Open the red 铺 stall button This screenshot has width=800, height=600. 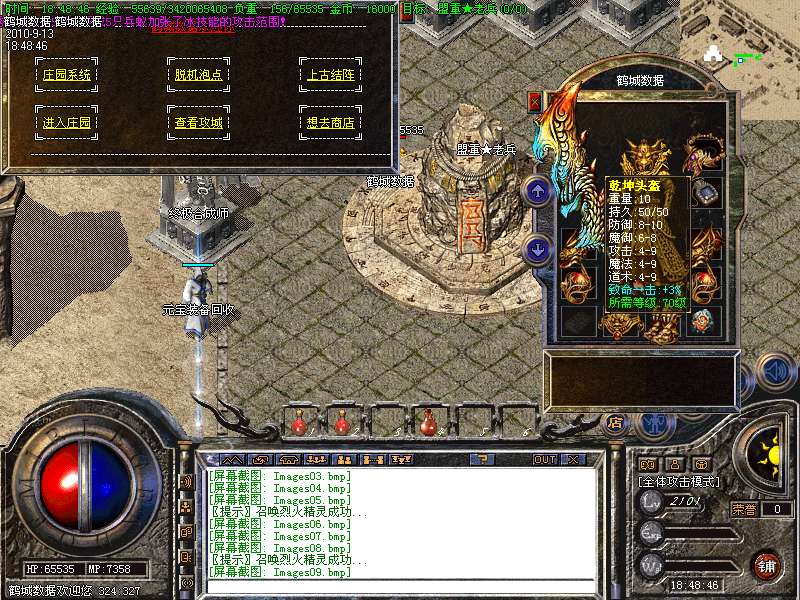pos(765,564)
